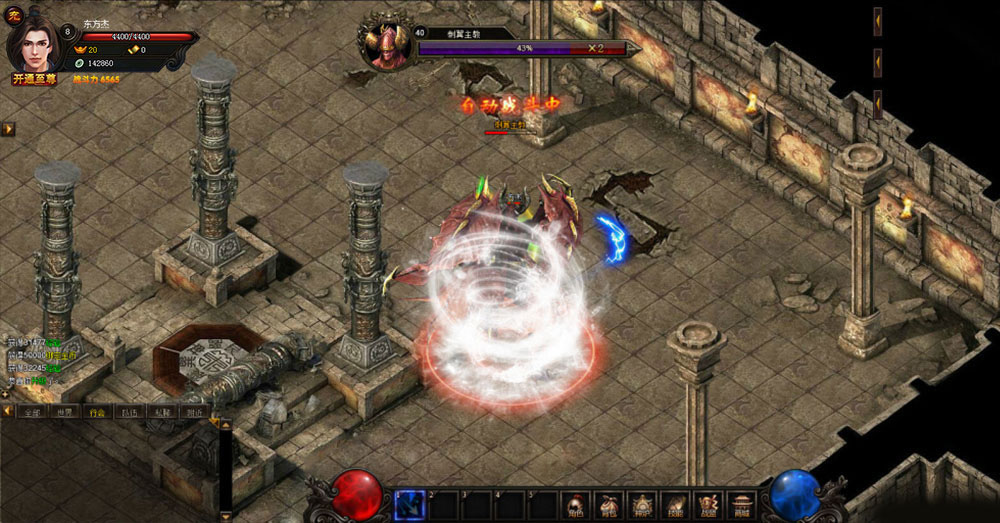Viewport: 1000px width, 523px height.
Task: Switch to the 附近 nearby chat tab
Action: click(x=193, y=412)
